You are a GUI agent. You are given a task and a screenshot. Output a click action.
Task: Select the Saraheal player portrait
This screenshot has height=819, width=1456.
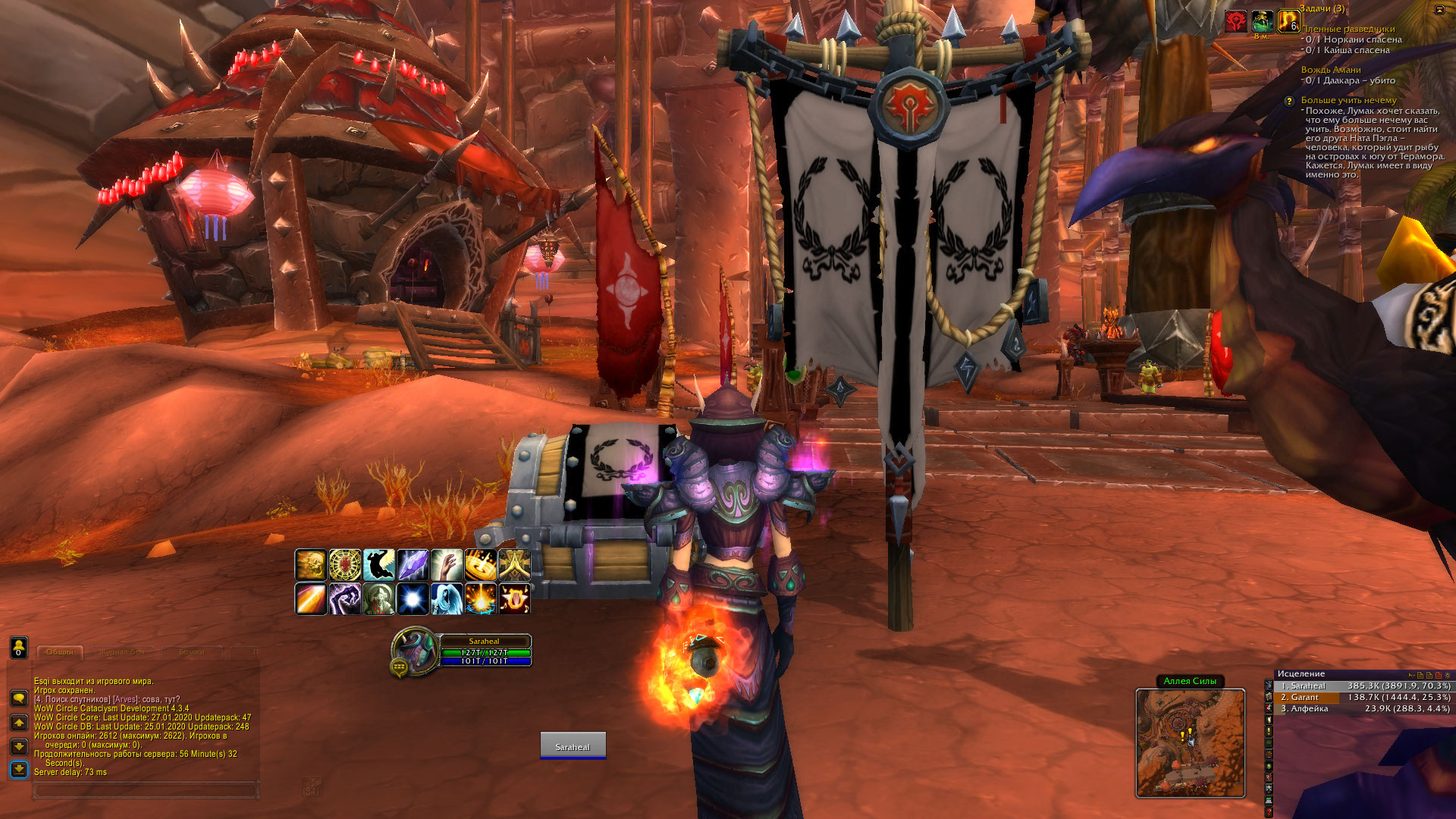(x=413, y=649)
